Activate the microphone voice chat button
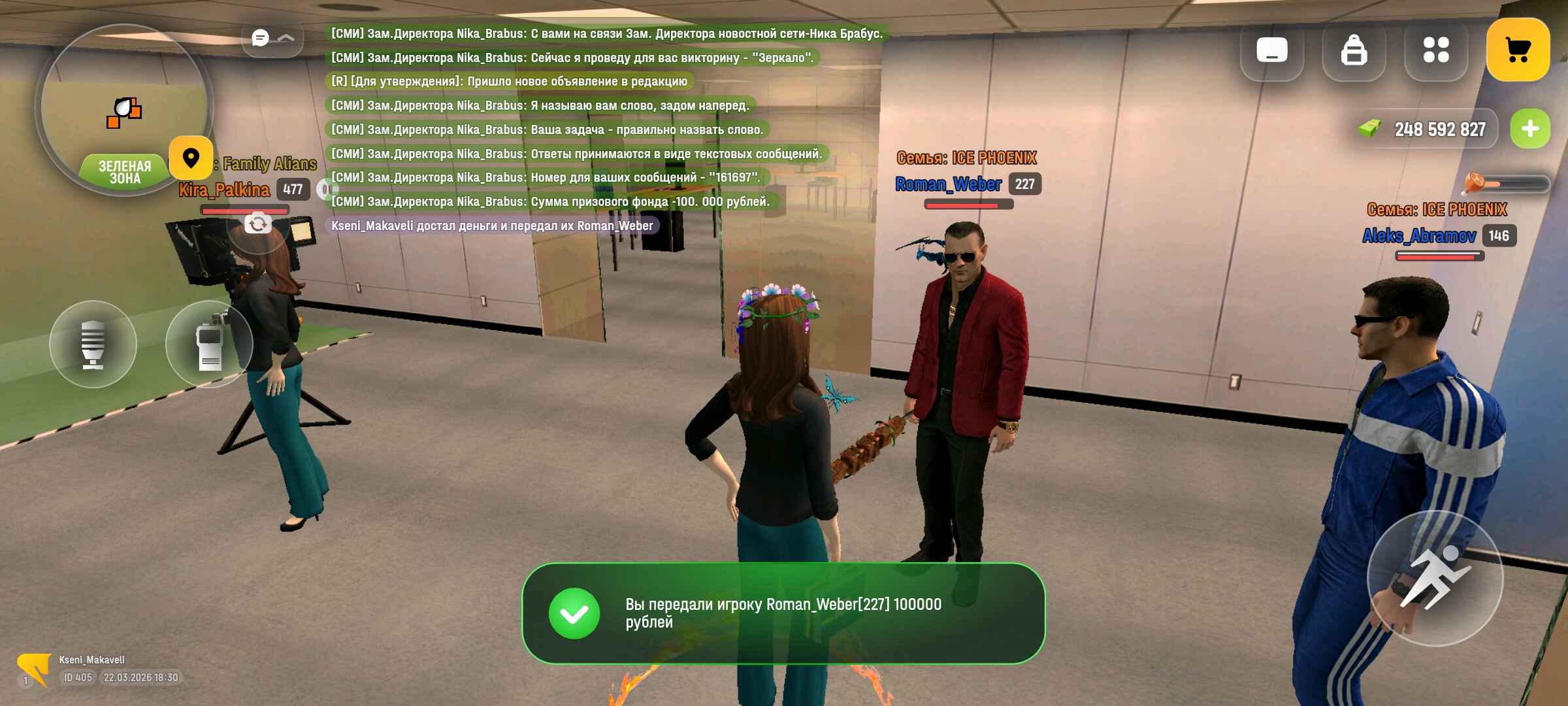Screen dimensions: 1568x706 click(93, 344)
